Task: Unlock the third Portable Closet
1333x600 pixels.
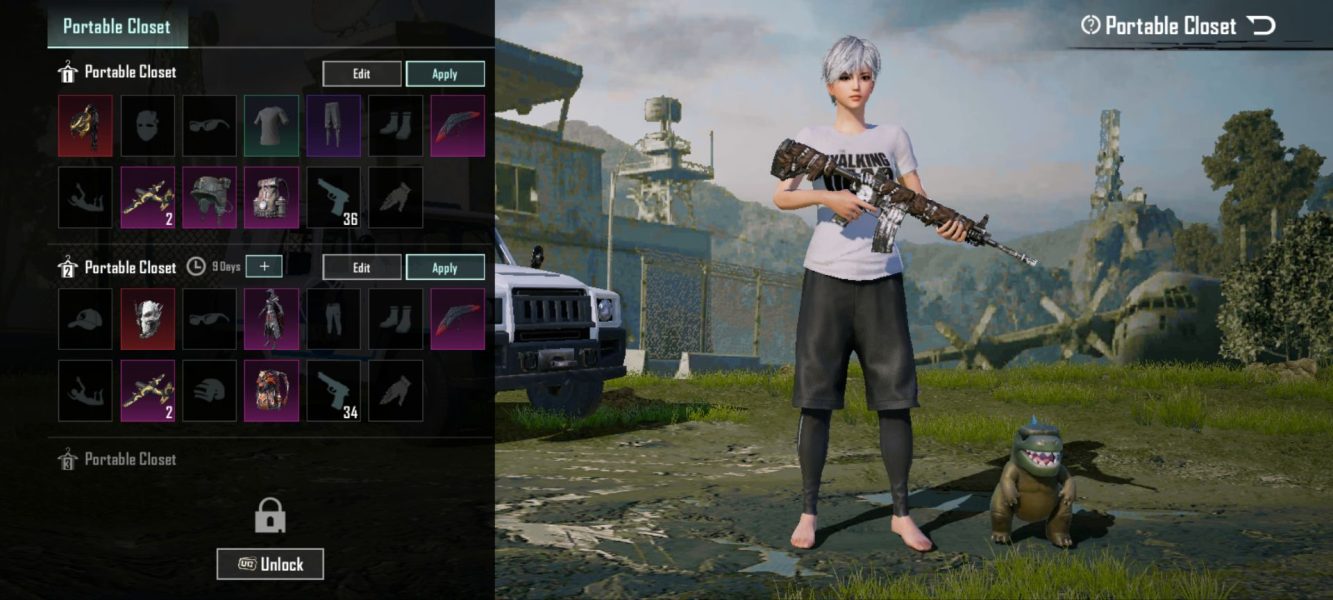Action: pyautogui.click(x=270, y=564)
